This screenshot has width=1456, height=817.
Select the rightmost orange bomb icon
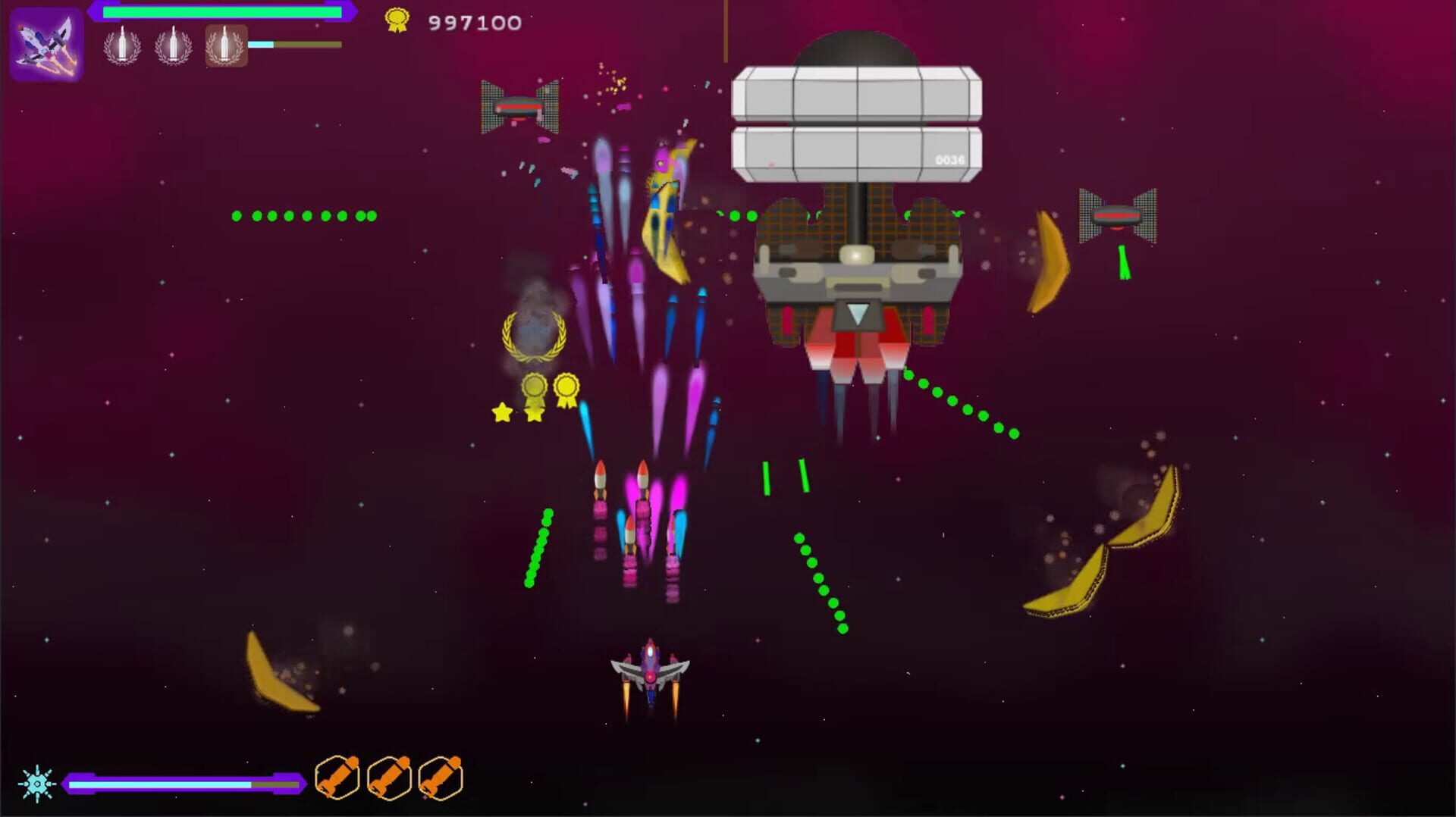(441, 776)
